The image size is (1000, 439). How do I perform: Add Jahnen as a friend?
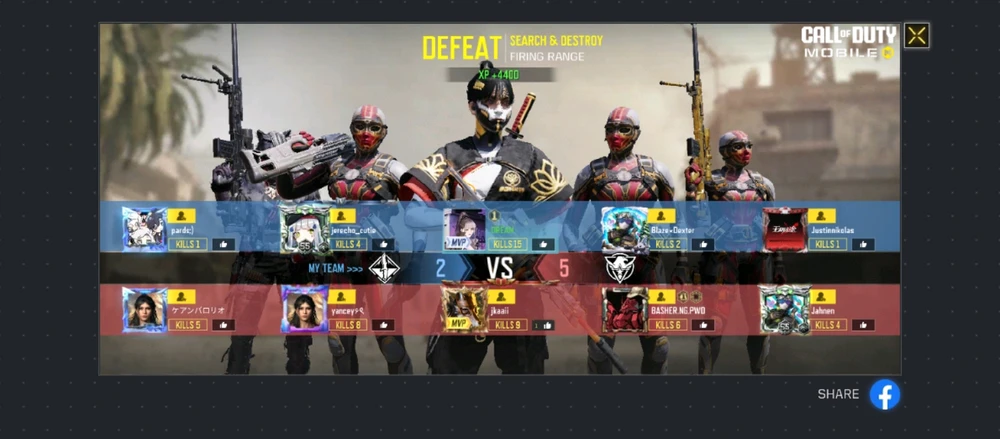coord(822,297)
